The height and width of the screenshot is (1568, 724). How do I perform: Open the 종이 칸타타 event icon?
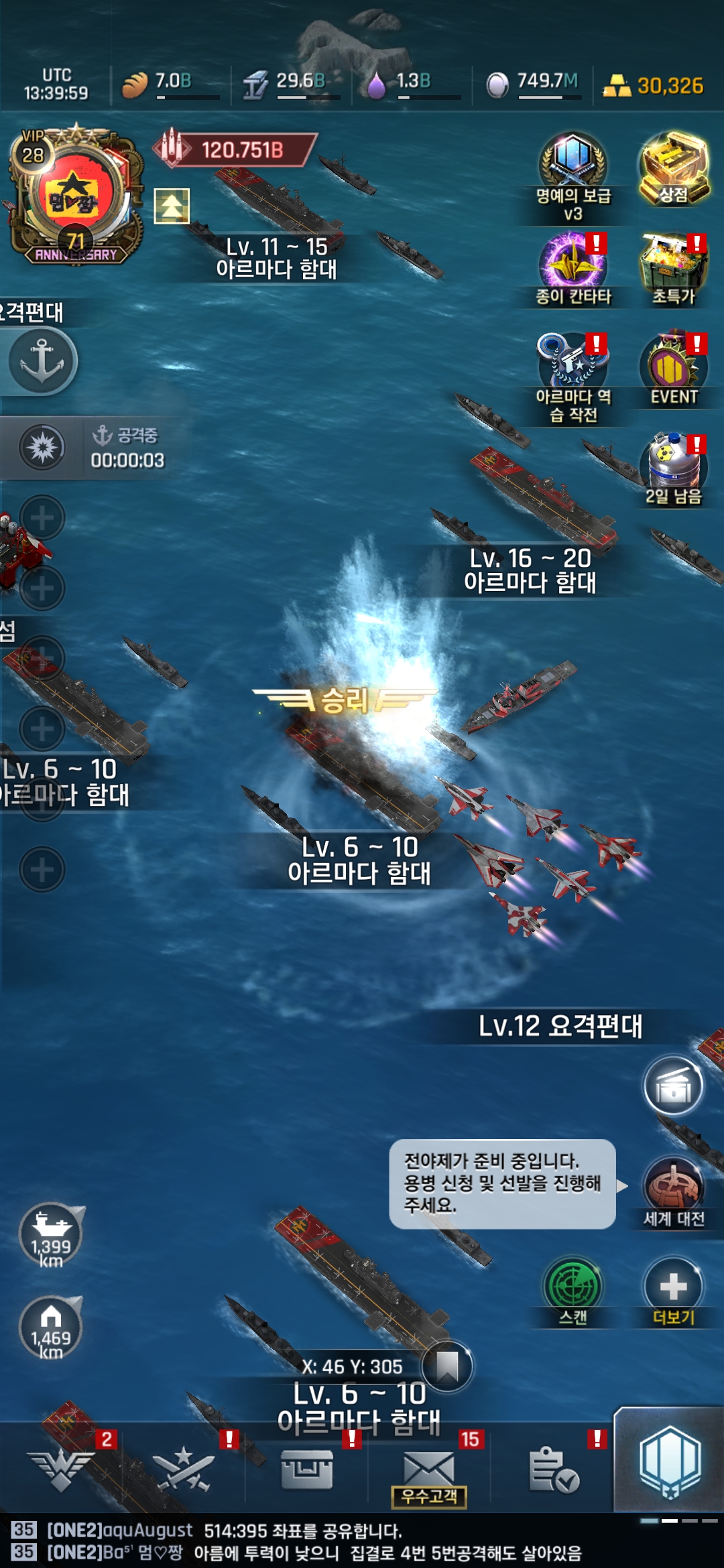click(x=573, y=263)
